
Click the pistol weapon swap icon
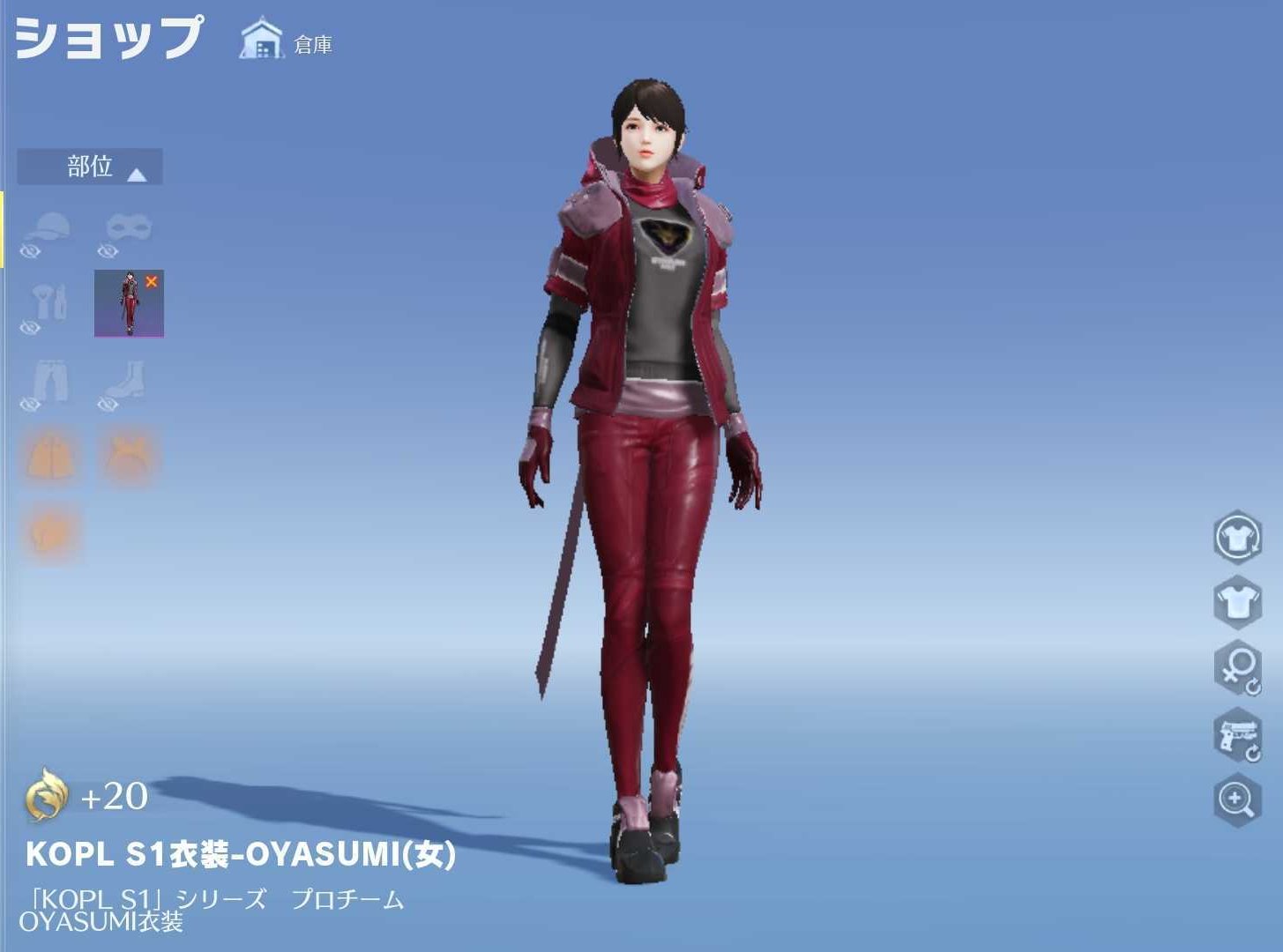click(1236, 734)
